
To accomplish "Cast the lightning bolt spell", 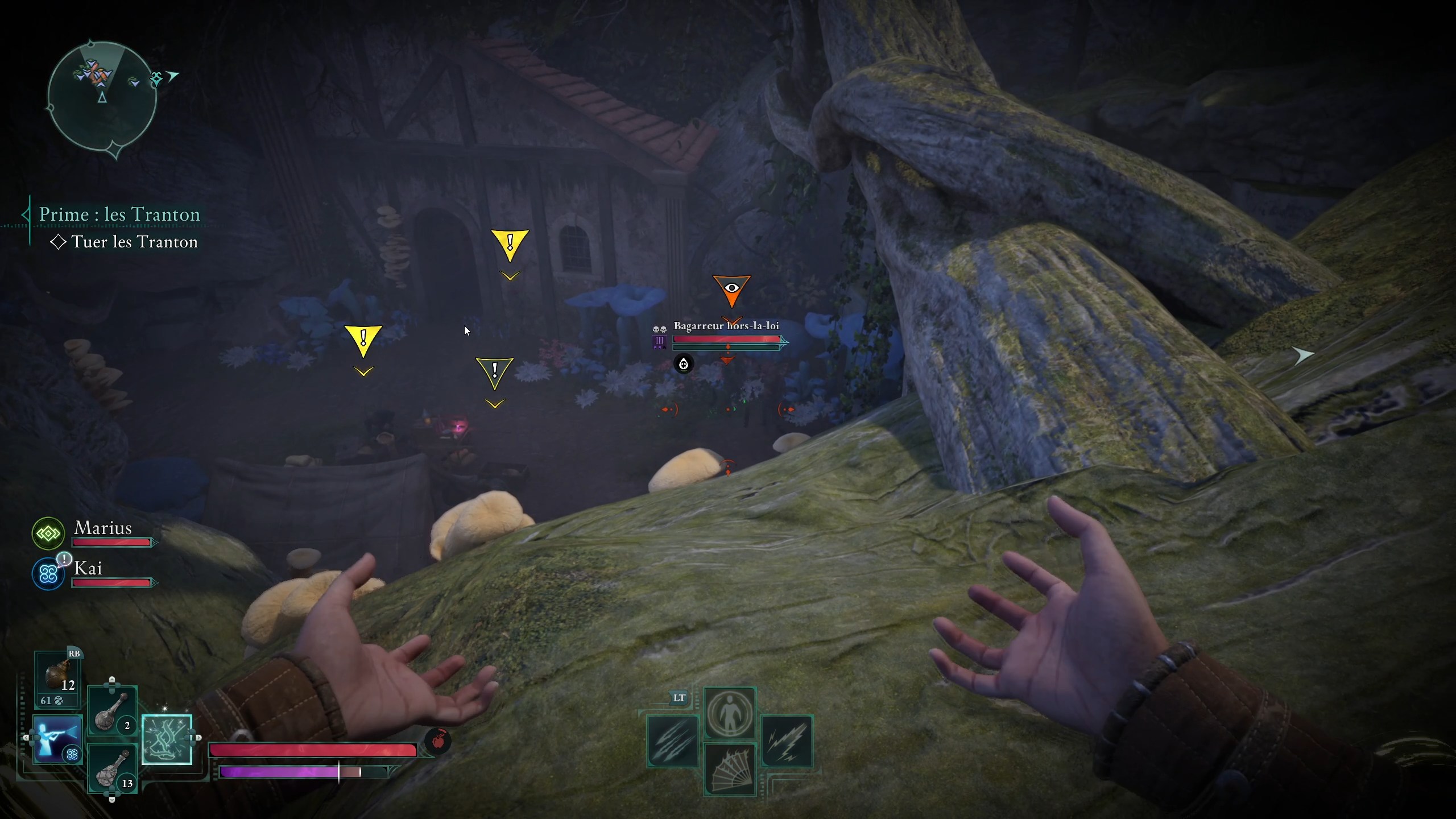I will [787, 742].
